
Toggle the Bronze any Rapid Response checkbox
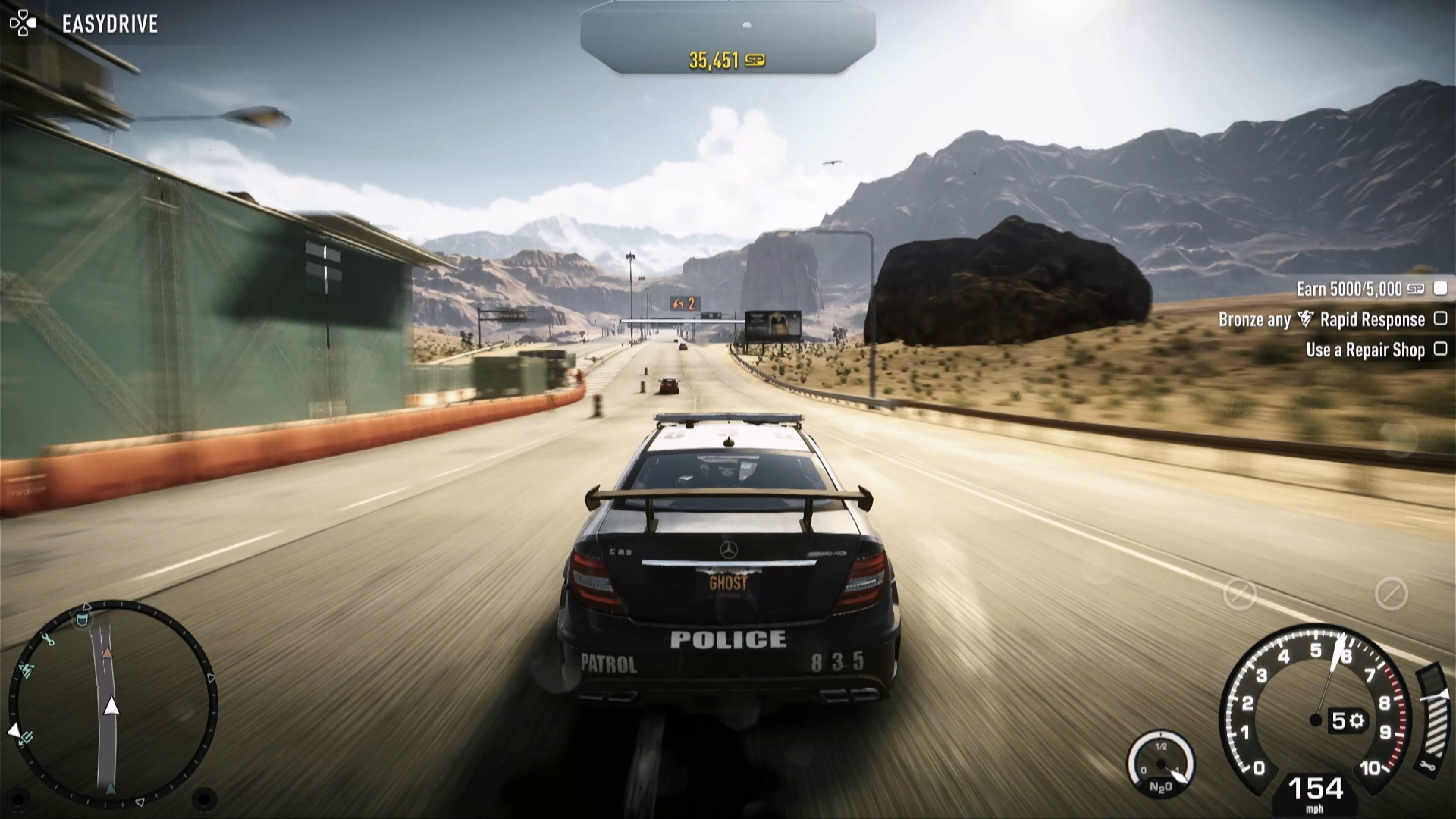tap(1441, 319)
